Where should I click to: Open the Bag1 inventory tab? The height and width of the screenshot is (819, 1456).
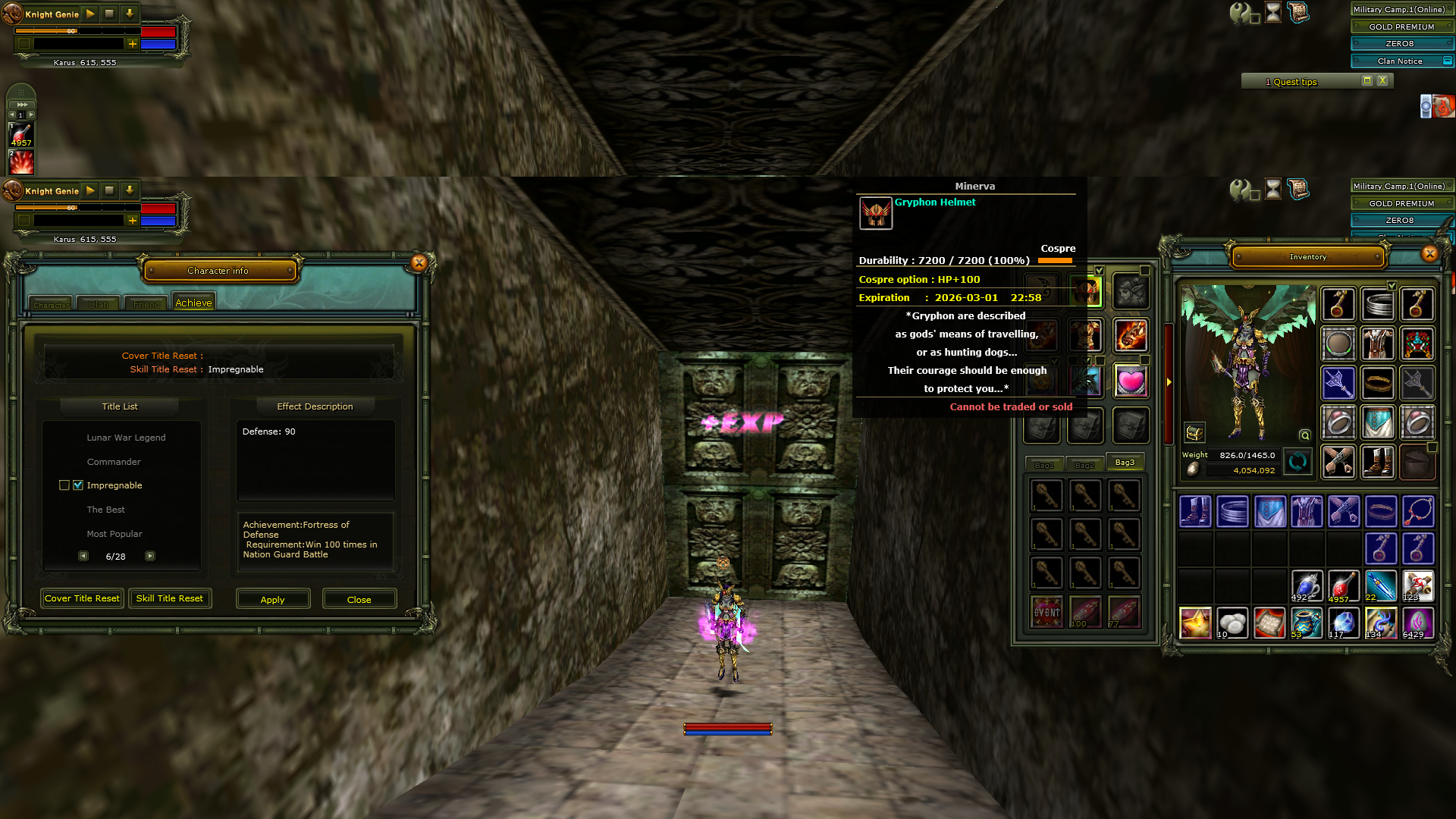[1044, 464]
